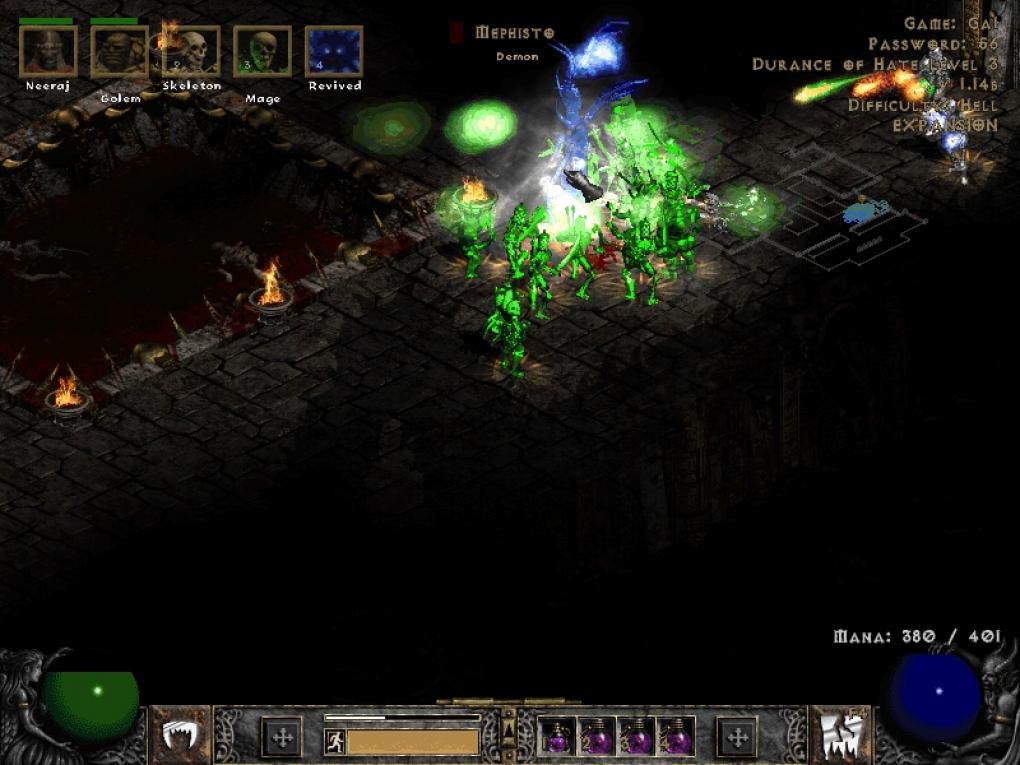Viewport: 1020px width, 765px height.
Task: Open the left-click fangs skill selector
Action: (180, 737)
